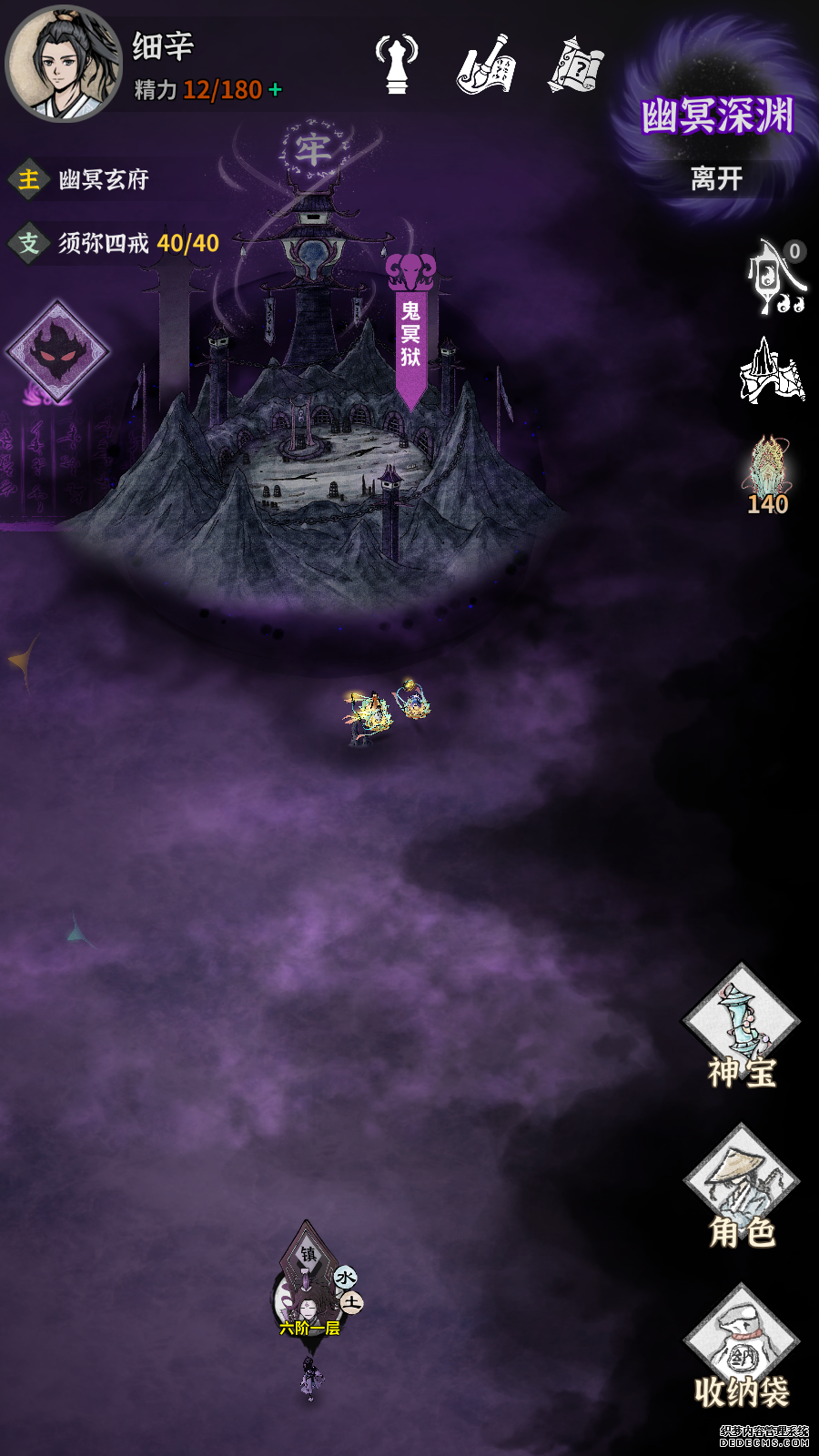Image resolution: width=819 pixels, height=1456 pixels.
Task: Select the red demon mask diamond icon
Action: click(x=57, y=351)
